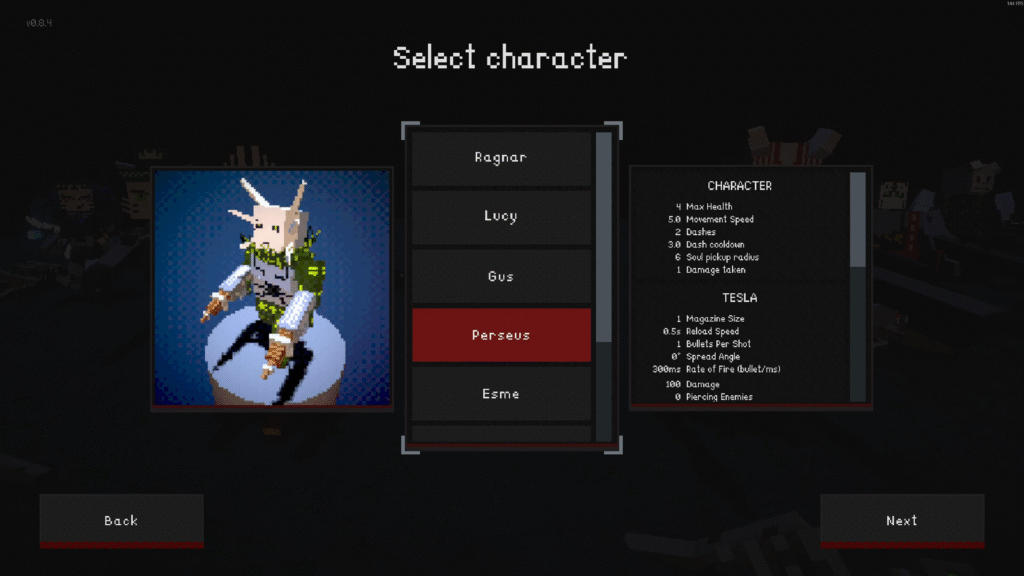1024x576 pixels.
Task: Go back with the Back button
Action: click(121, 520)
